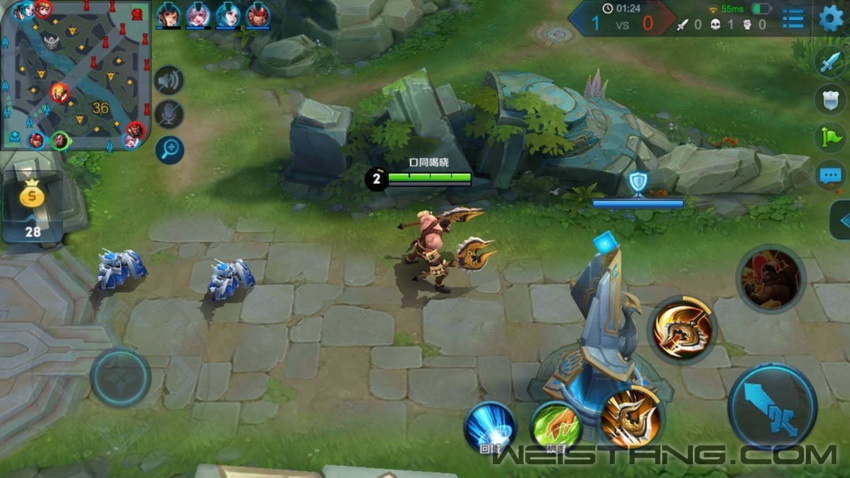
Task: Expand the side panel arrow tab
Action: point(840,220)
